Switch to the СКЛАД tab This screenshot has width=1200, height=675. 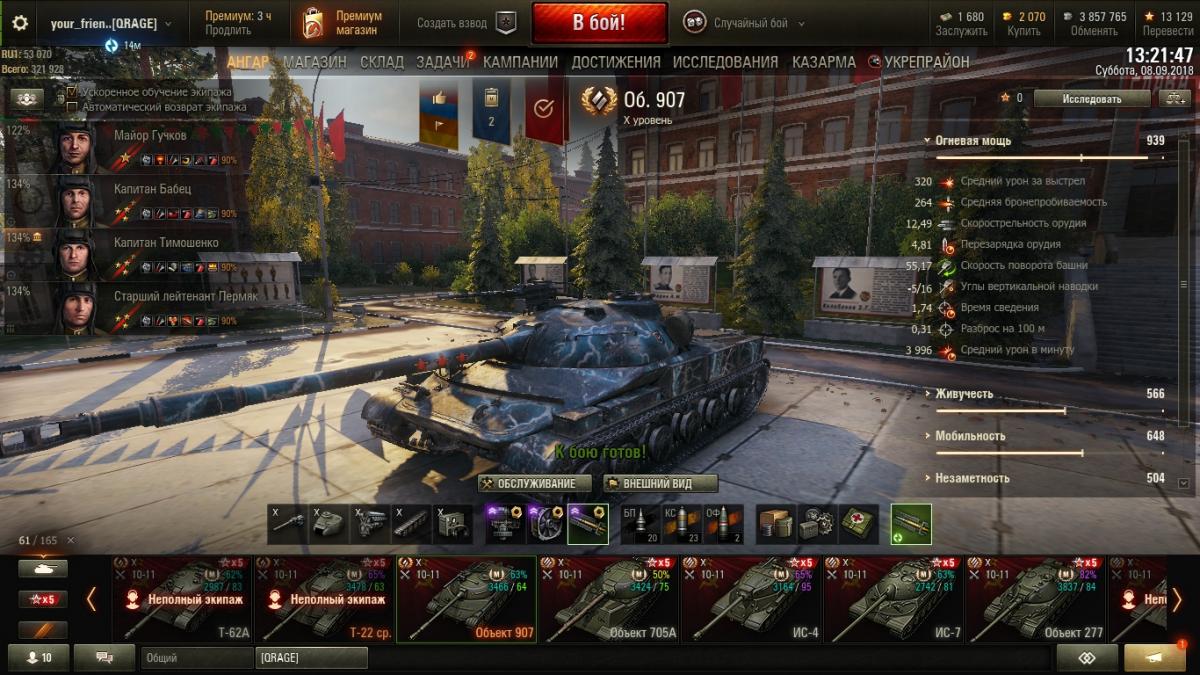point(381,62)
